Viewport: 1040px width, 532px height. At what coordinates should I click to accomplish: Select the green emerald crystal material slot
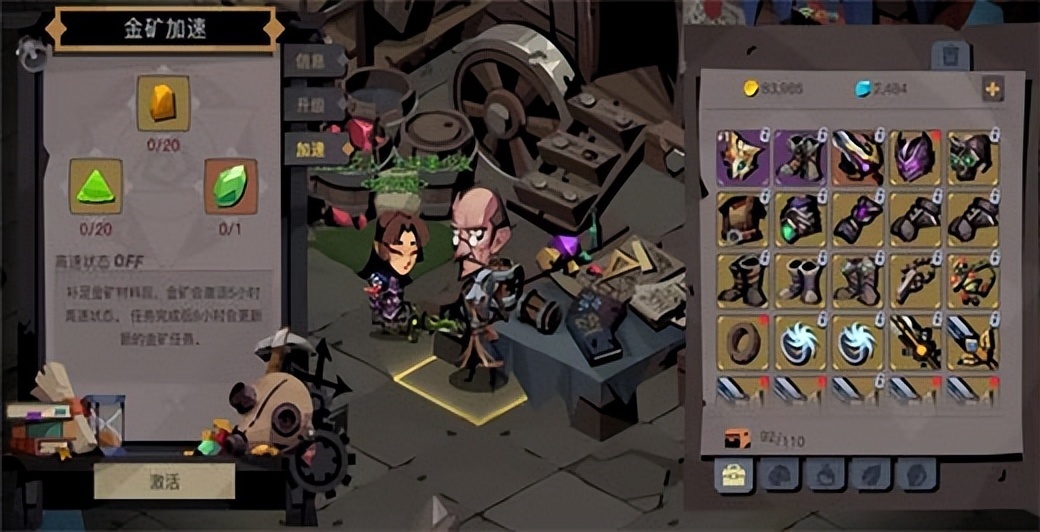[230, 186]
